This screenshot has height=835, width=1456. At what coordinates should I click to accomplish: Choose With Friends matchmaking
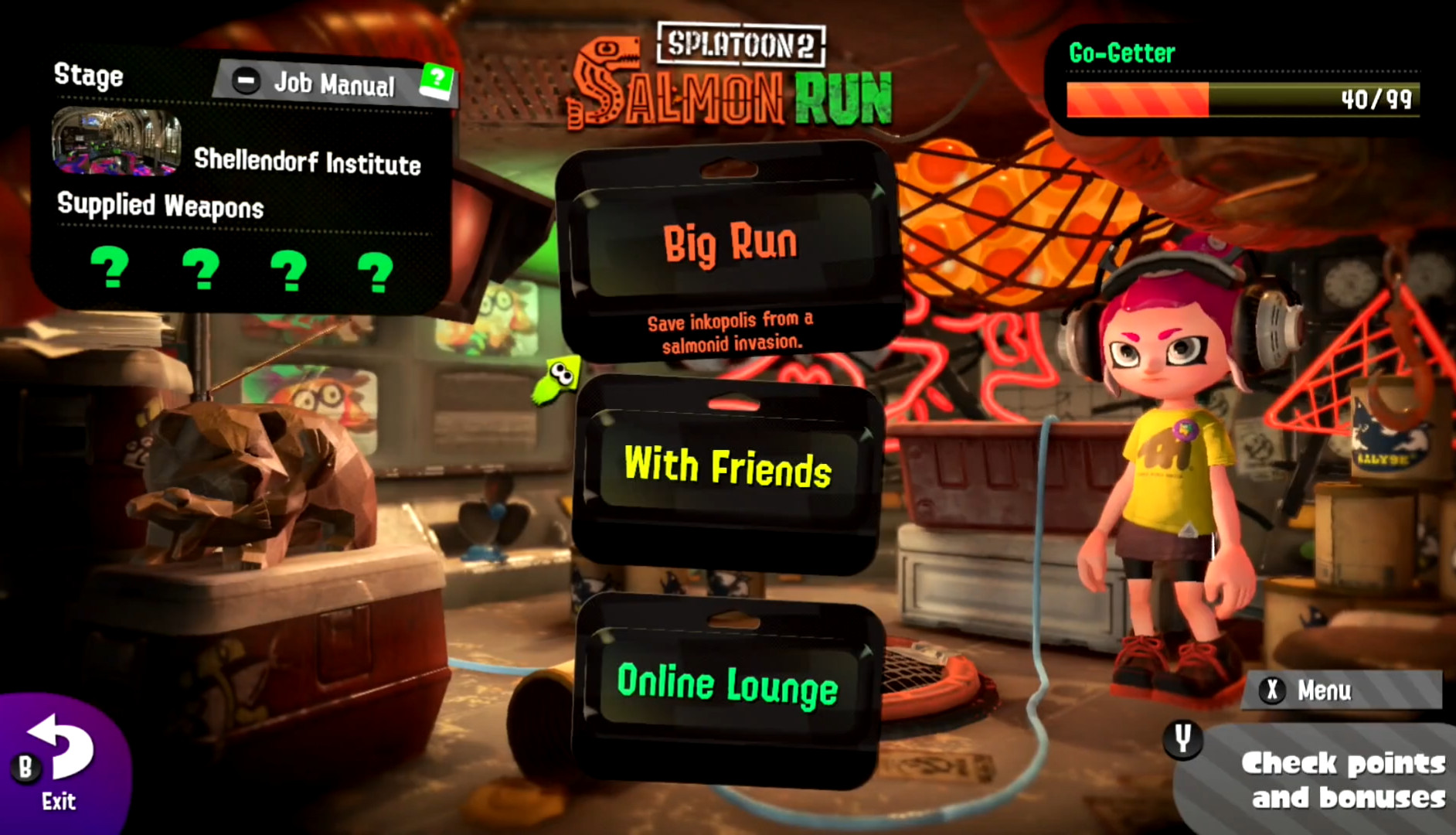click(x=727, y=468)
